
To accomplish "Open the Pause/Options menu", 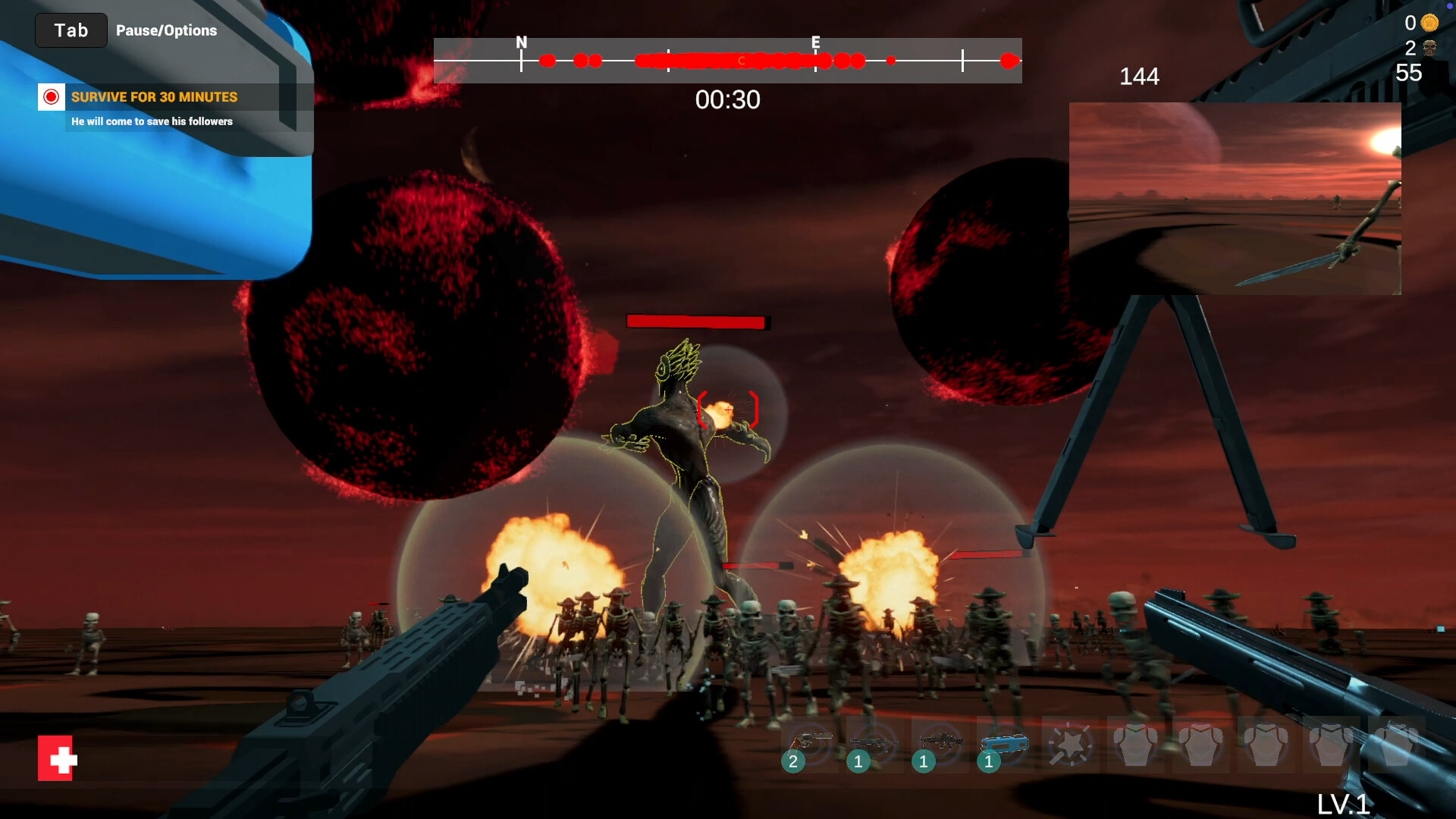I will click(166, 30).
